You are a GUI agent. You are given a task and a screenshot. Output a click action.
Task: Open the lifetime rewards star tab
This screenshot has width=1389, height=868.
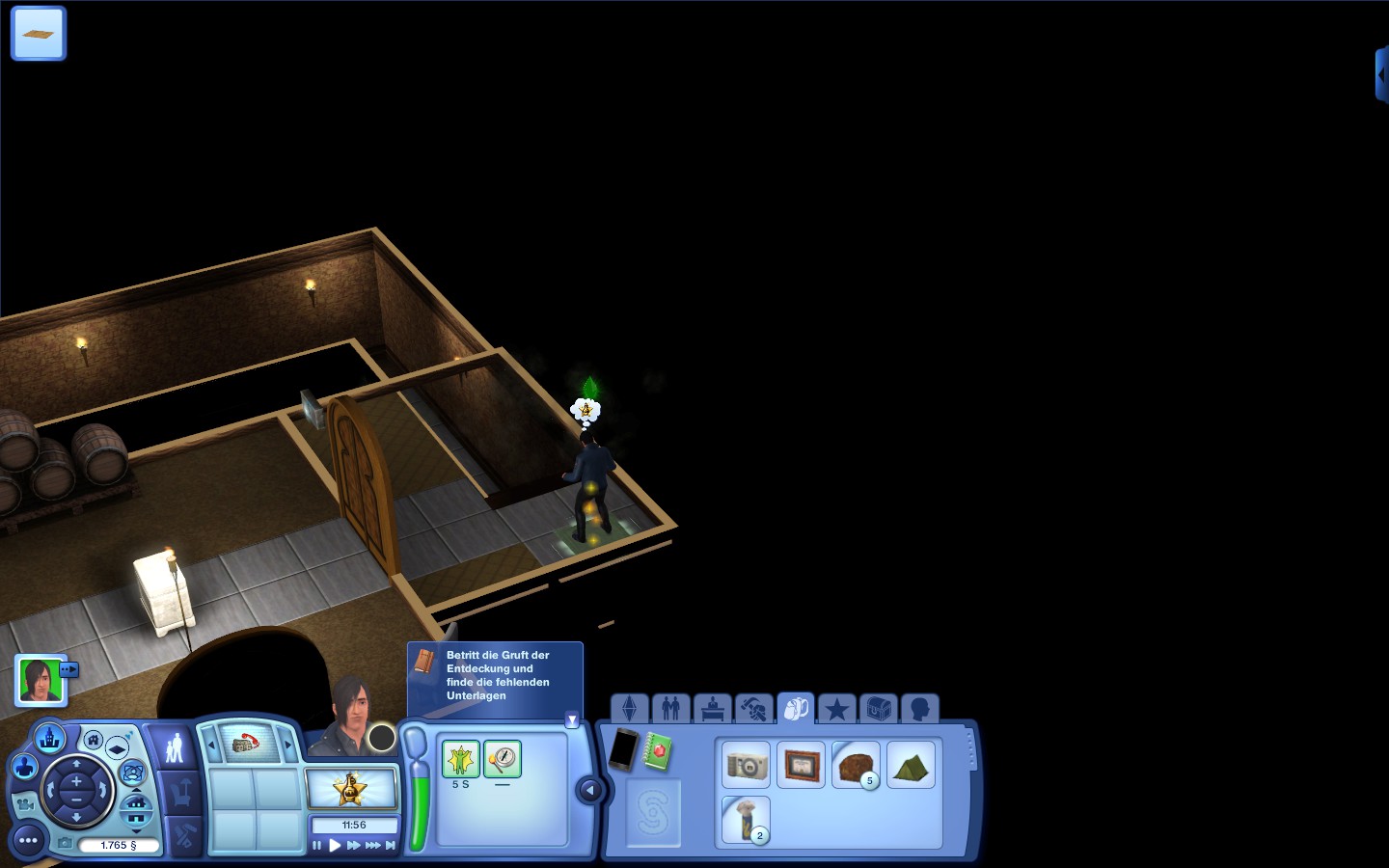pos(836,710)
